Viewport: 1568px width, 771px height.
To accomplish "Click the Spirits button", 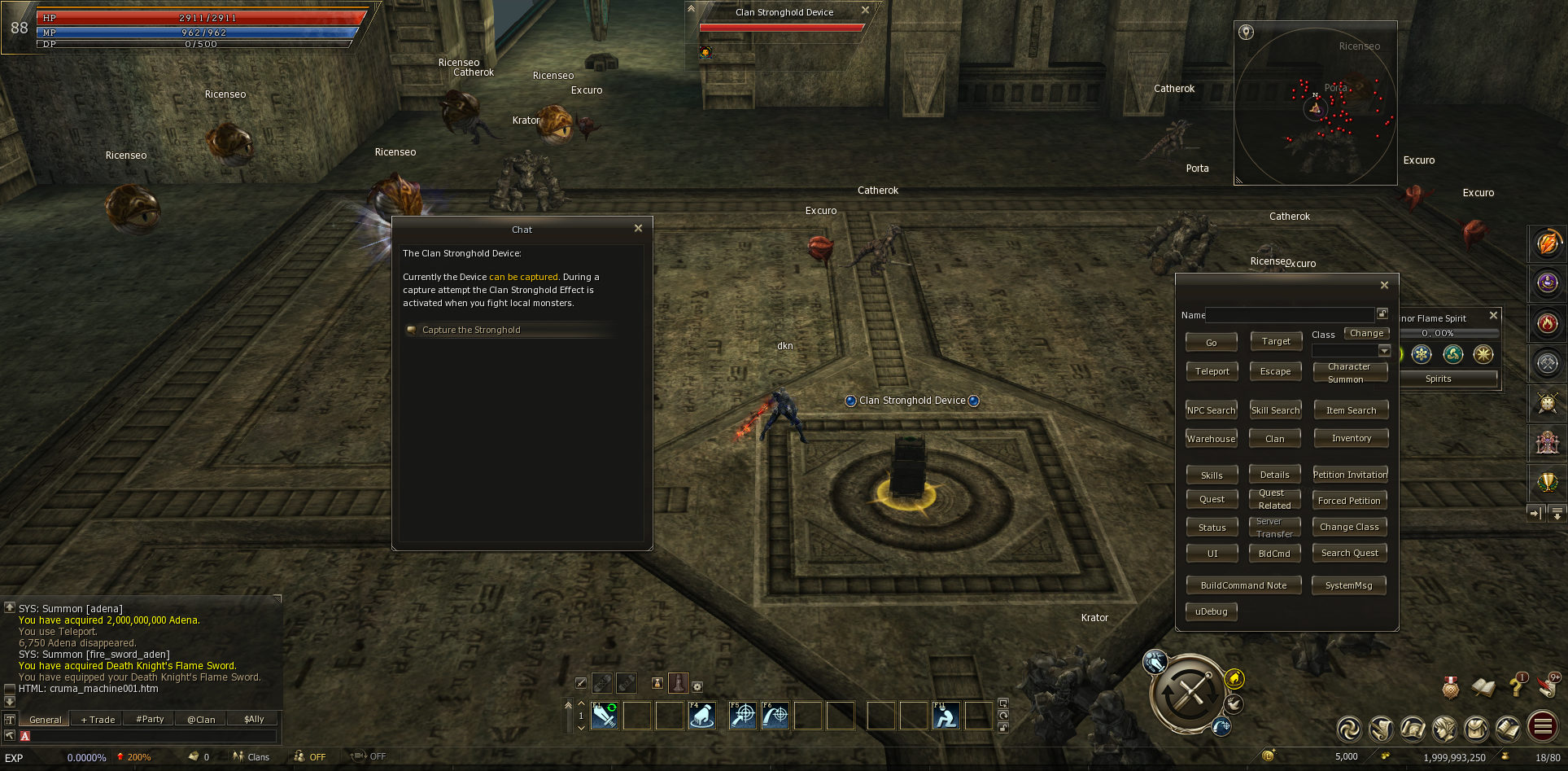I will [x=1438, y=379].
